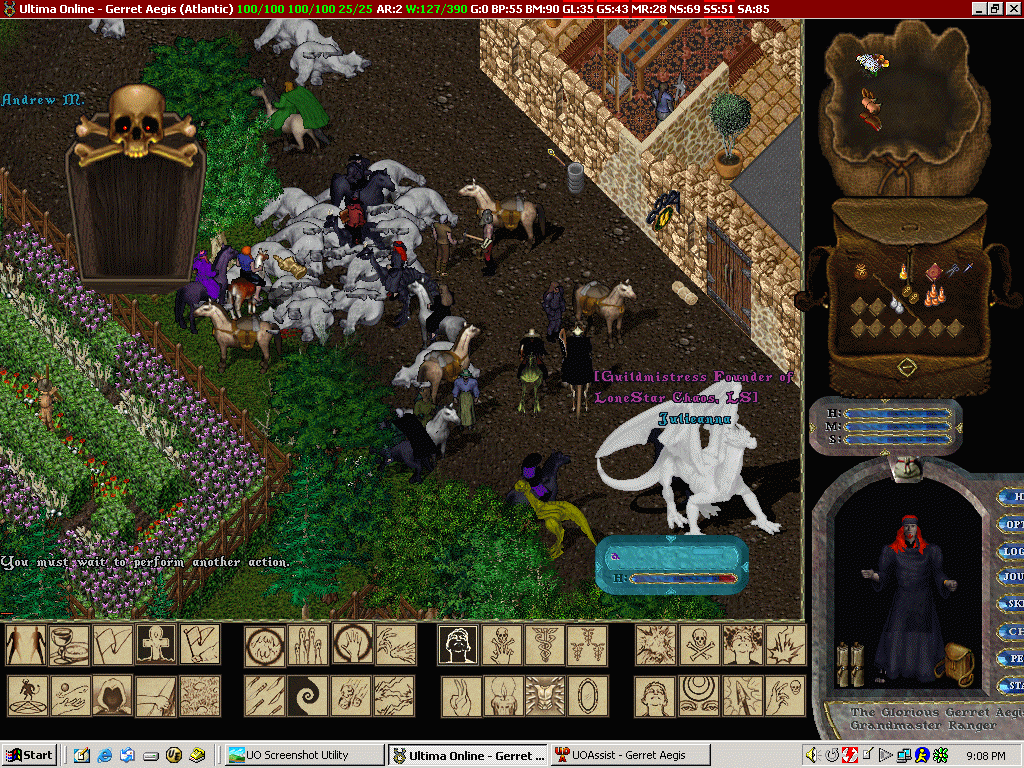Cast the tombstone cross spell
Image resolution: width=1024 pixels, height=768 pixels.
point(156,645)
